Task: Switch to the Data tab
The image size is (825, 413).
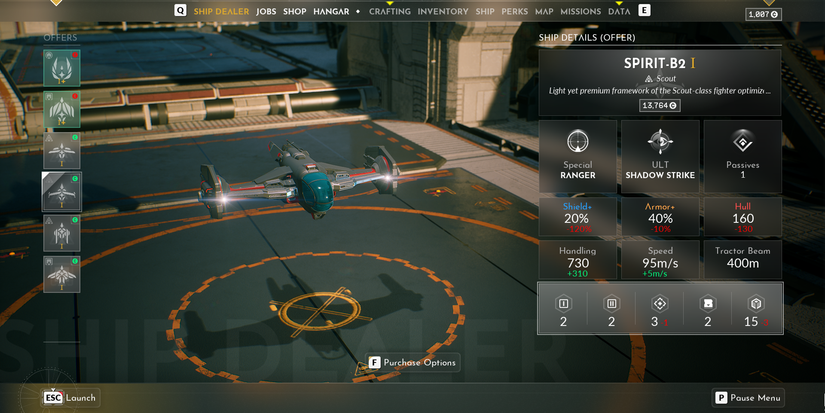Action: tap(619, 11)
